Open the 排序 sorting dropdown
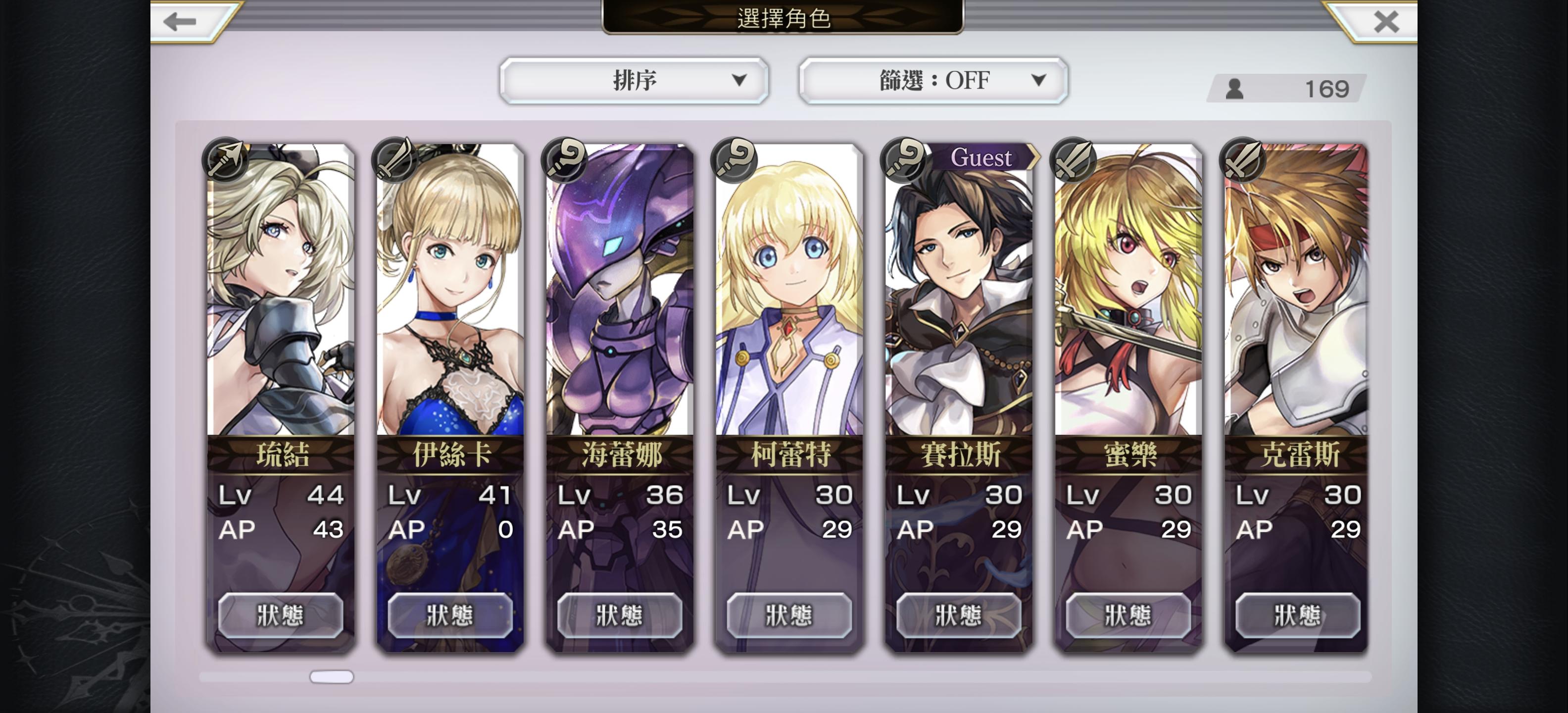 (633, 80)
